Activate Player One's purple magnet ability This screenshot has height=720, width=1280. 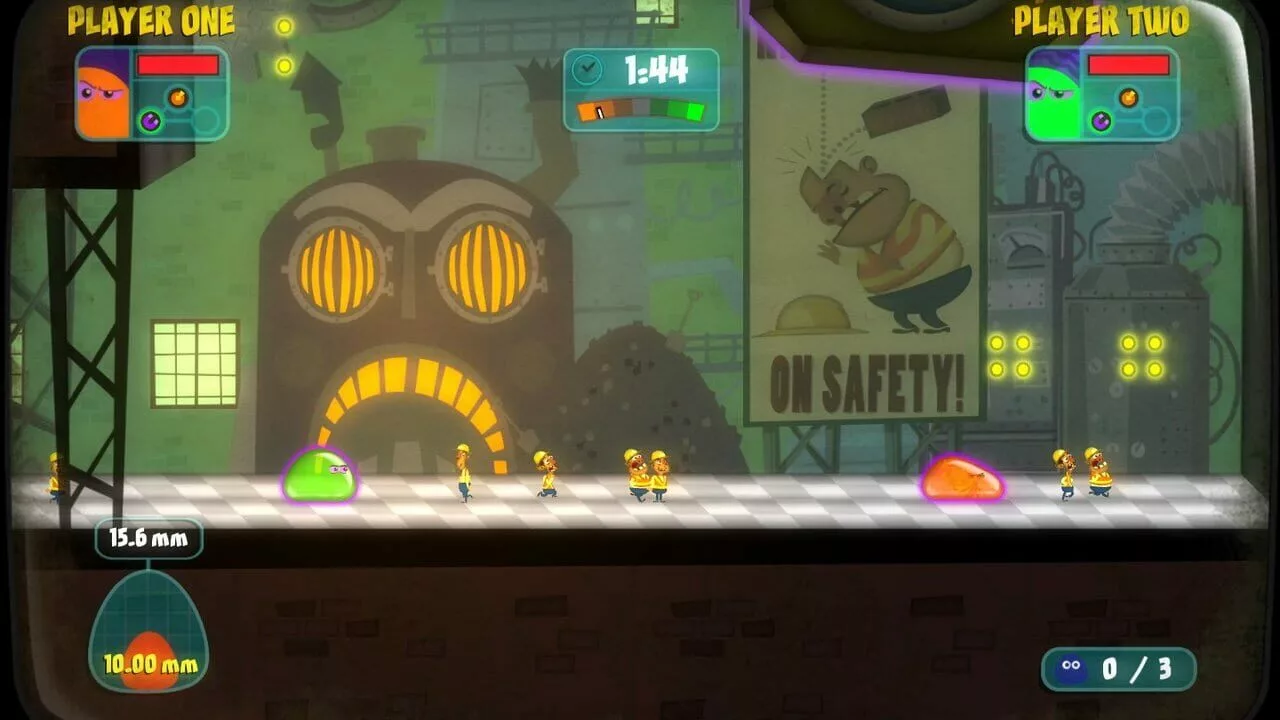[151, 121]
